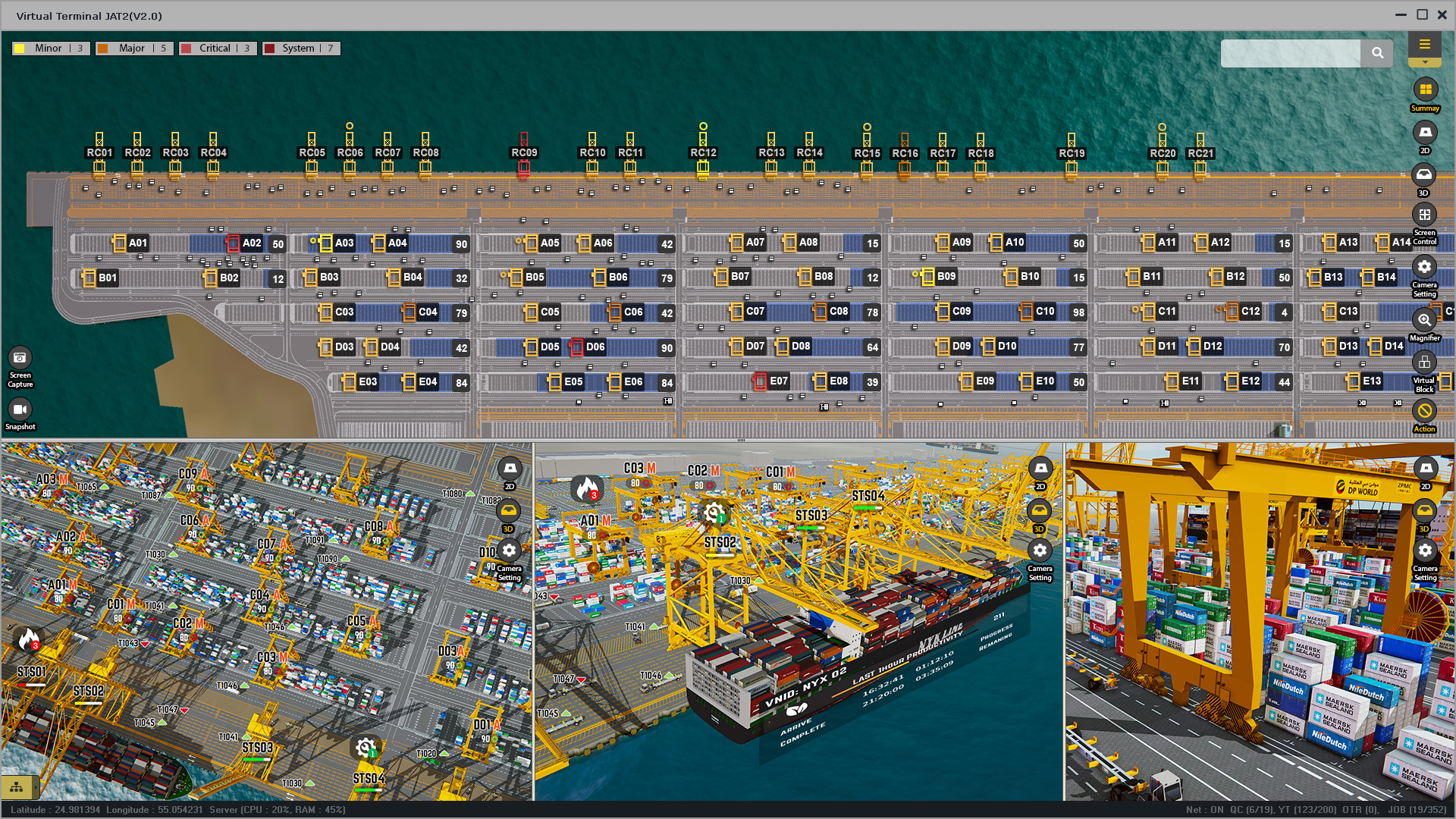Toggle the System alarm filter
Screen dimensions: 1456x819
pyautogui.click(x=300, y=49)
